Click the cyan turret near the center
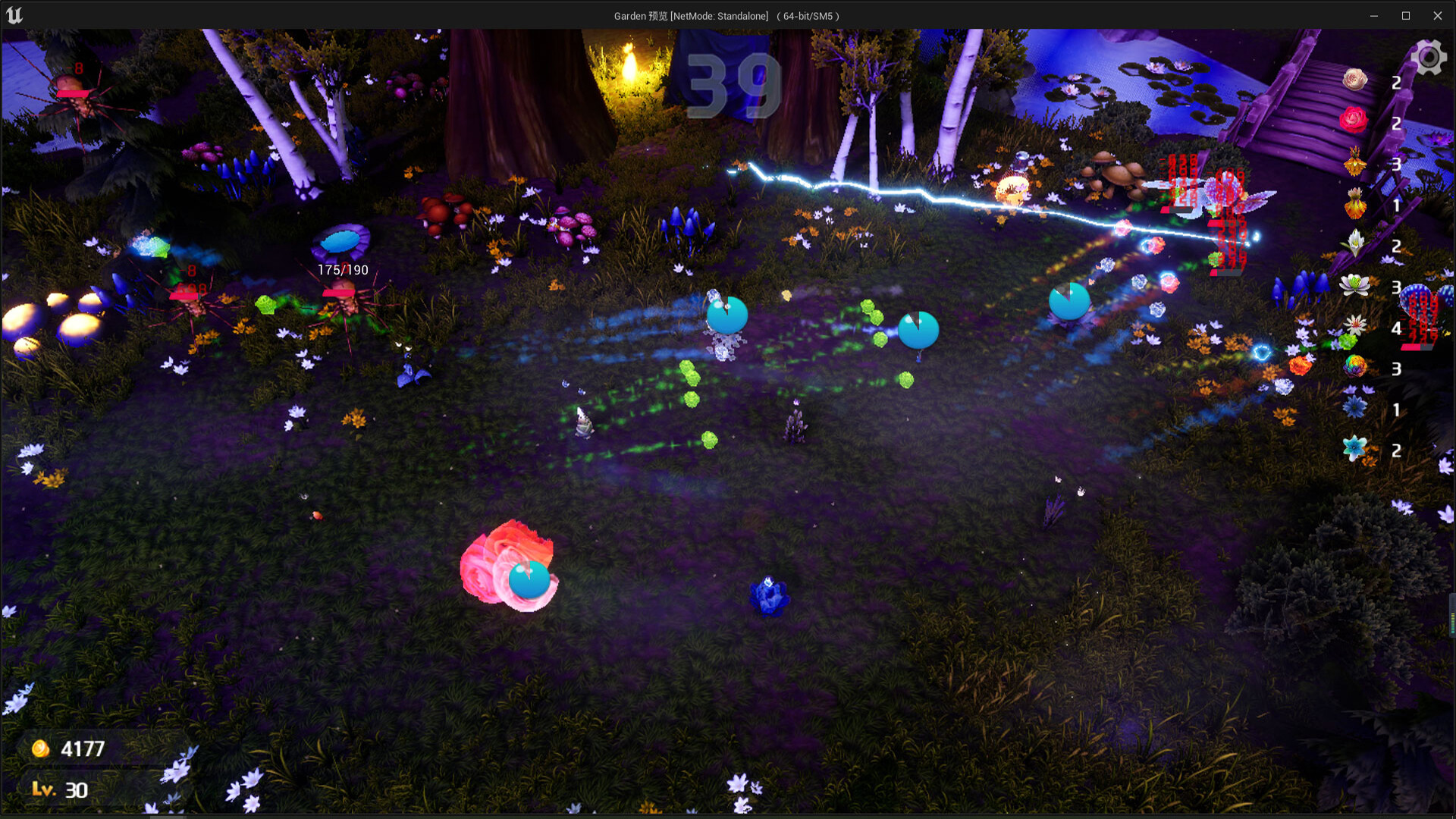The height and width of the screenshot is (819, 1456). point(919,330)
